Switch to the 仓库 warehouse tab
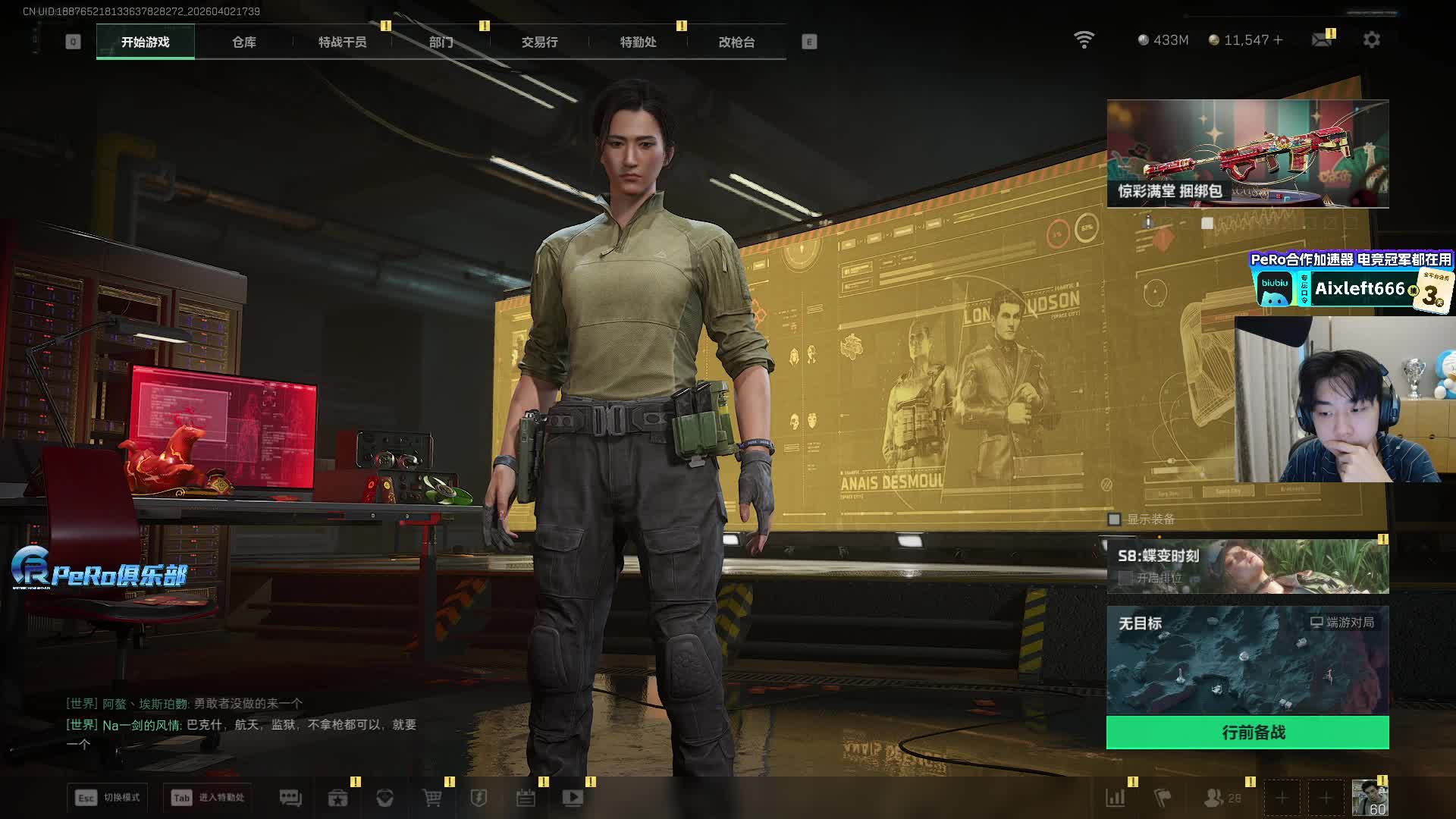The height and width of the screenshot is (819, 1456). 243,42
